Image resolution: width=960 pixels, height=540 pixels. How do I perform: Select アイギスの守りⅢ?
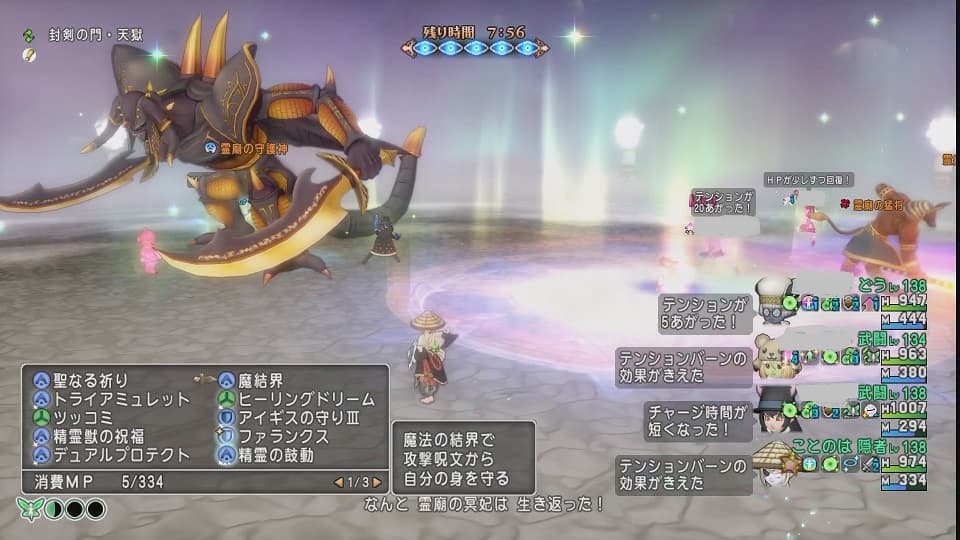point(287,417)
